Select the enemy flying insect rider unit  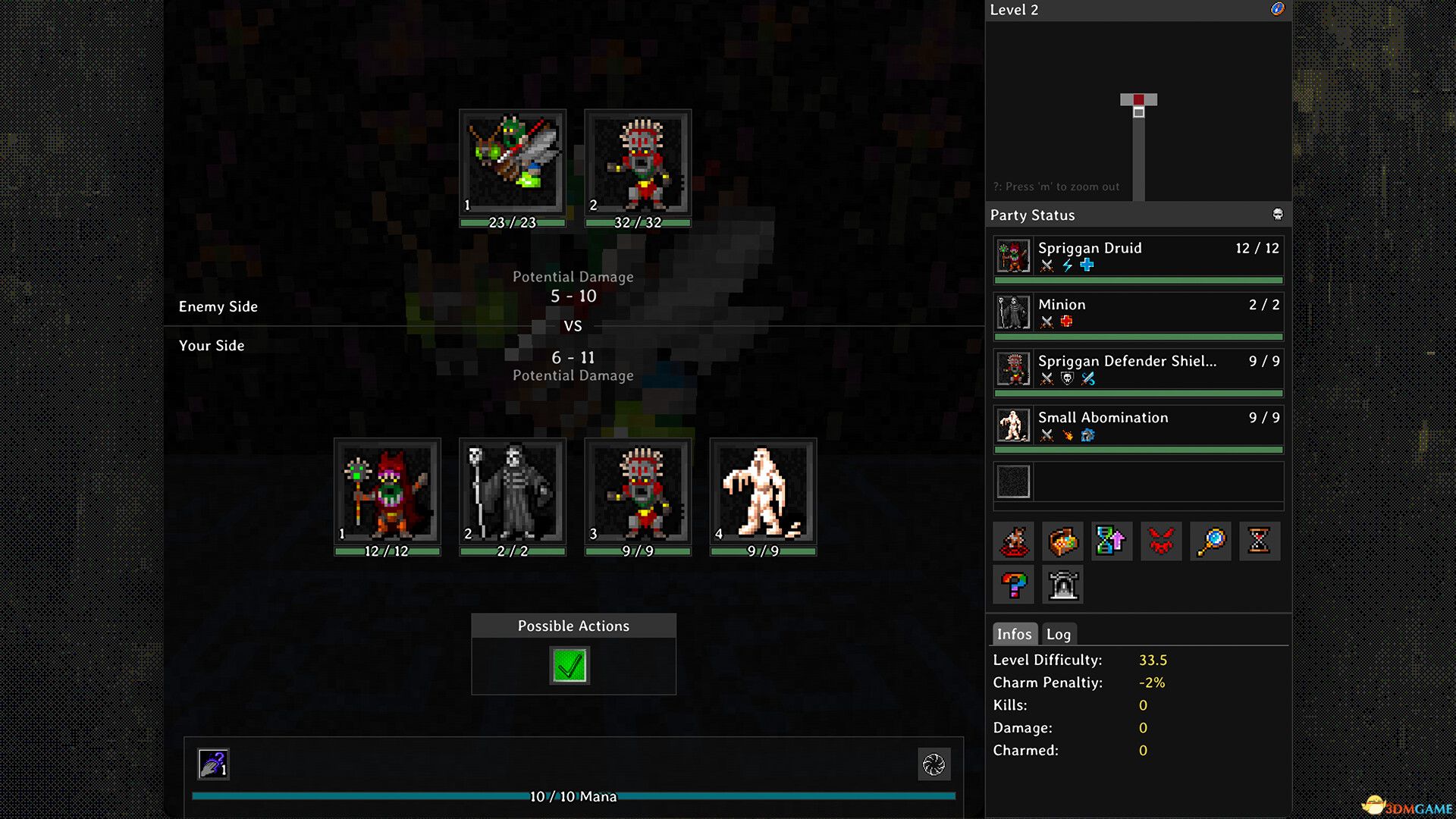tap(513, 162)
